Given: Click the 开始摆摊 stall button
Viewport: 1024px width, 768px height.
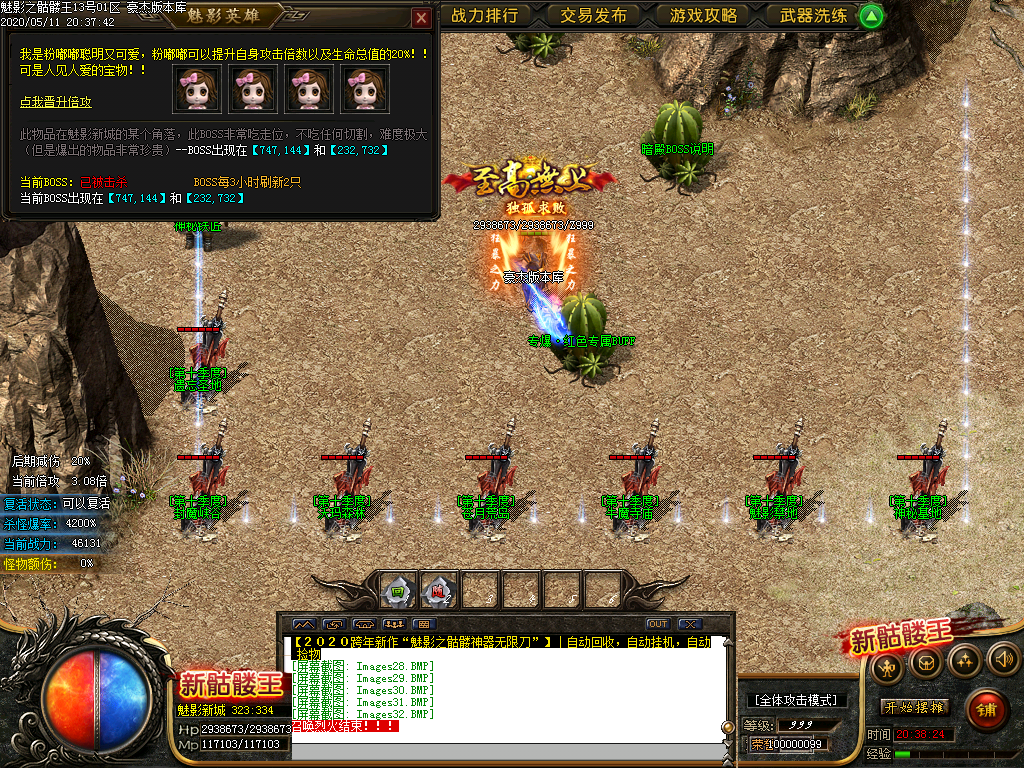Looking at the screenshot, I should pos(914,707).
